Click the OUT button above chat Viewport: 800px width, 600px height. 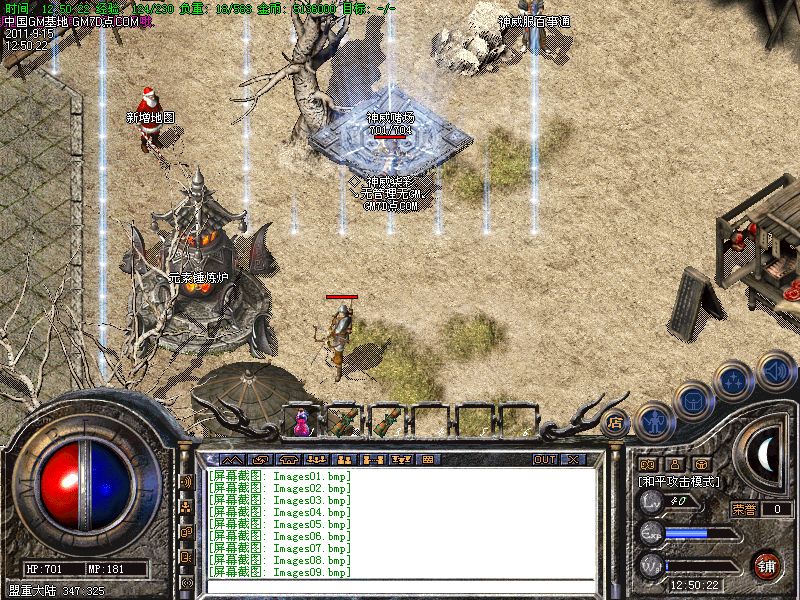click(x=545, y=460)
